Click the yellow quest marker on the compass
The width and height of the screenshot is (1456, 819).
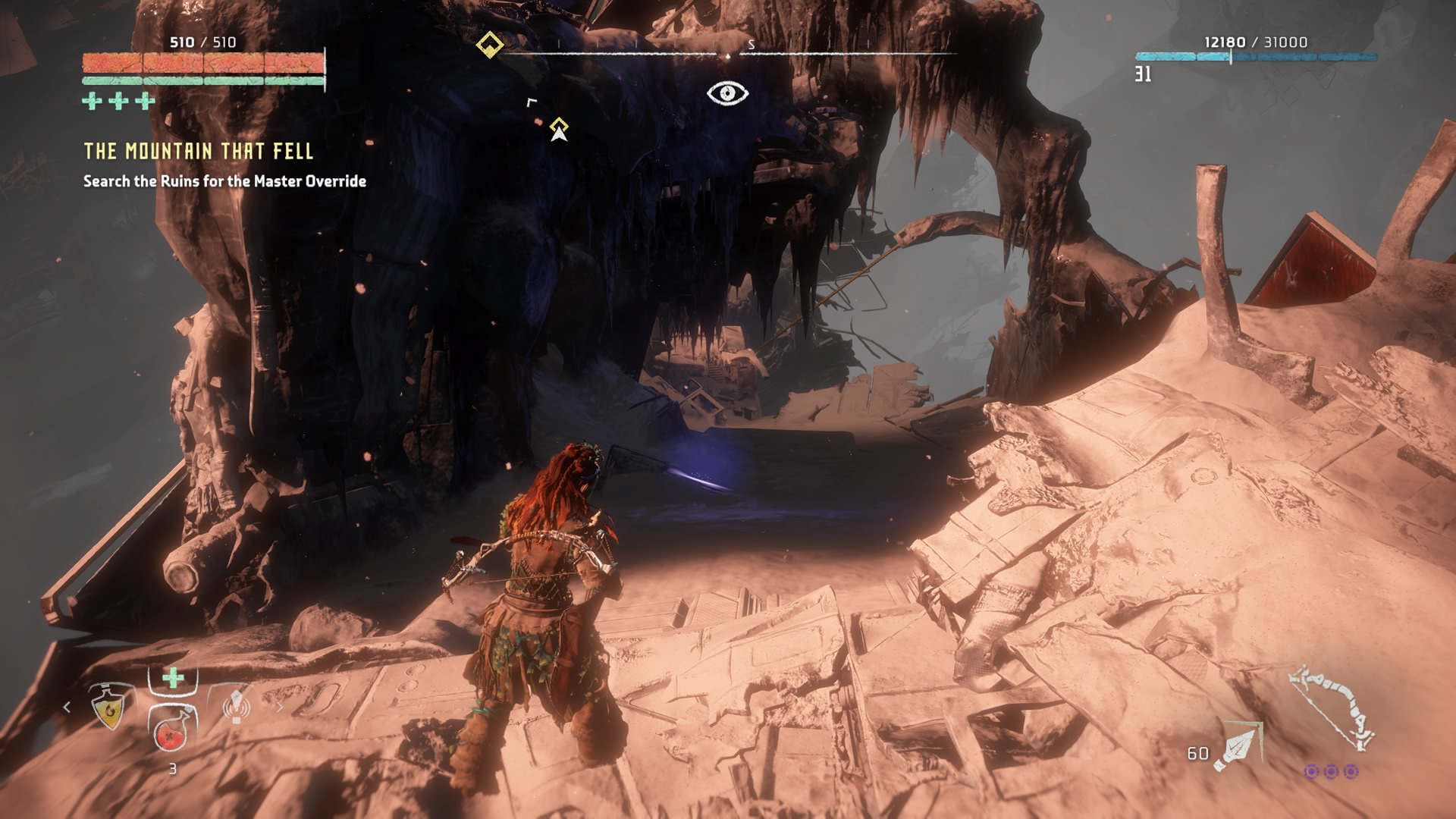pos(490,45)
